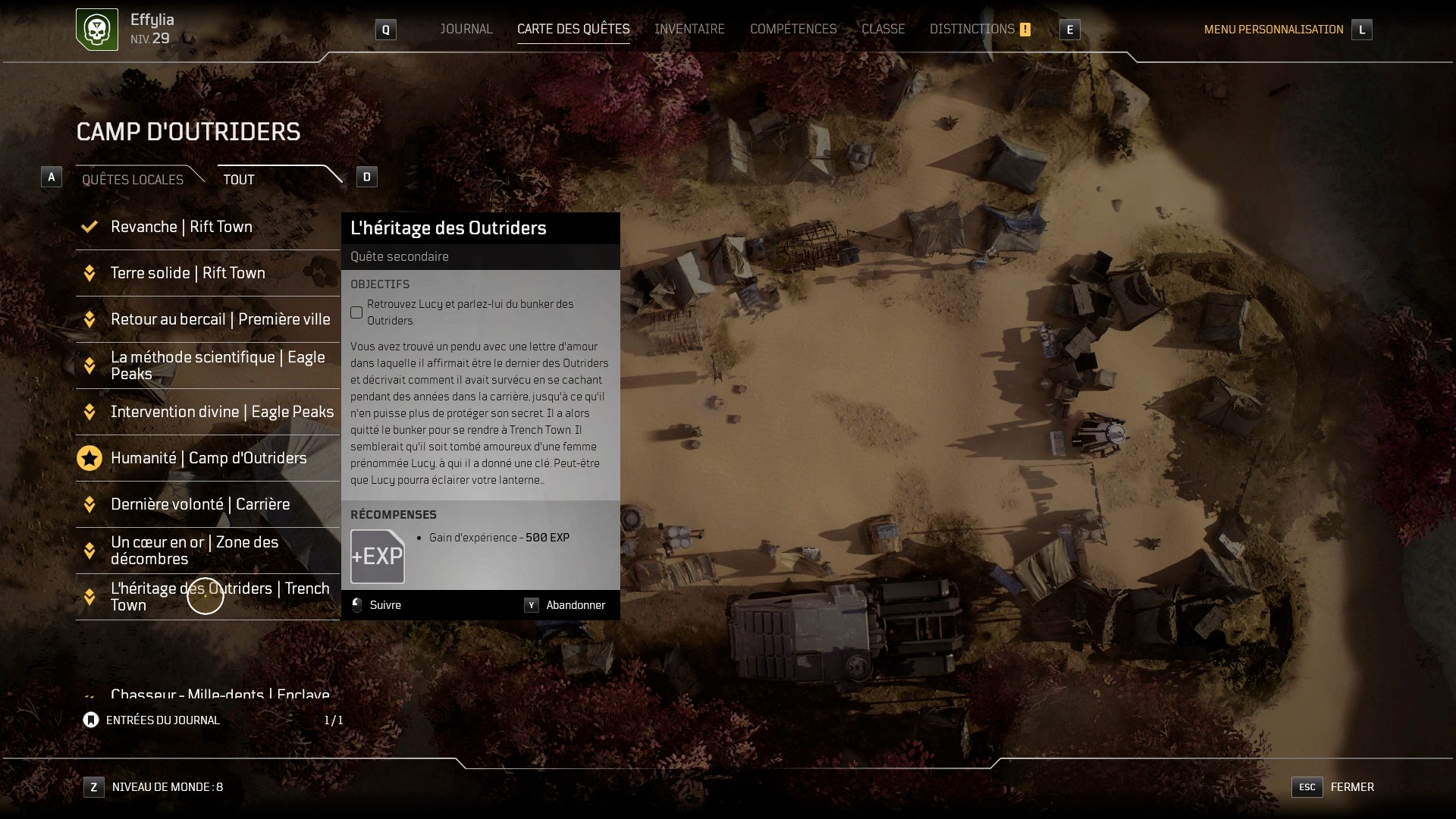Choose the Terre solide quest entry

(x=187, y=273)
